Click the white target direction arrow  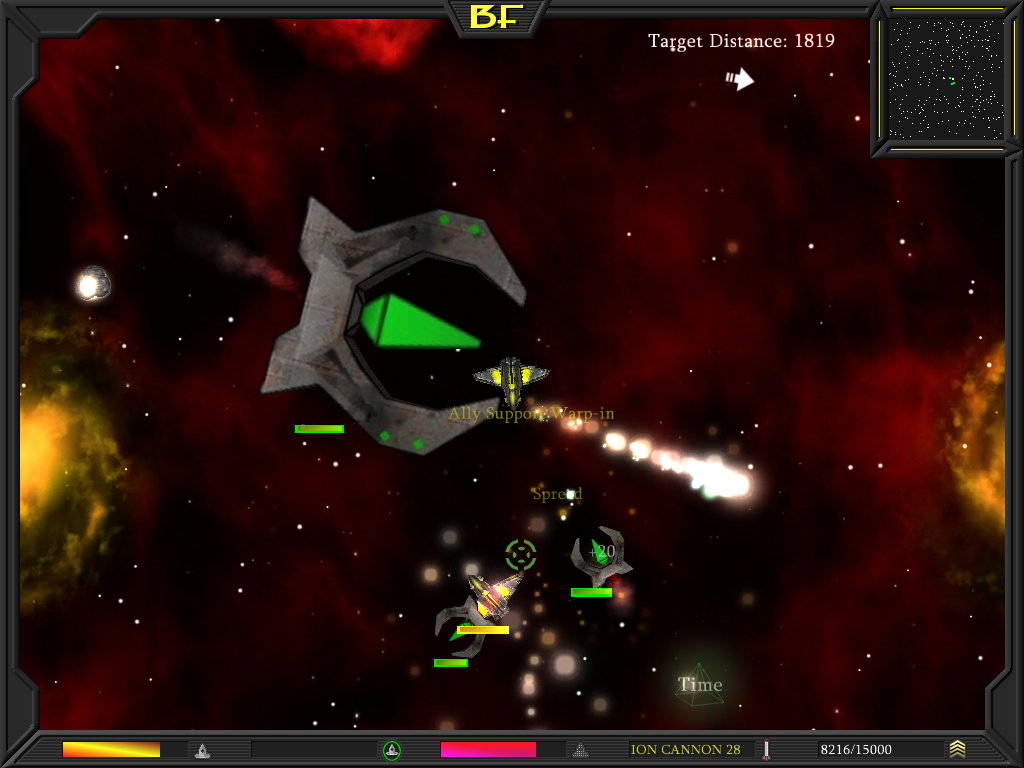[740, 79]
